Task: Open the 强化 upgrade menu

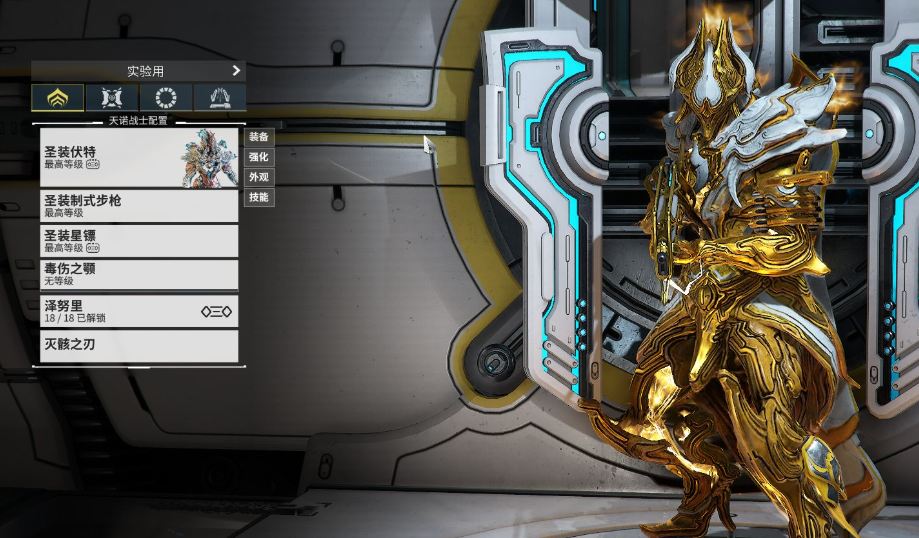Action: pyautogui.click(x=258, y=157)
